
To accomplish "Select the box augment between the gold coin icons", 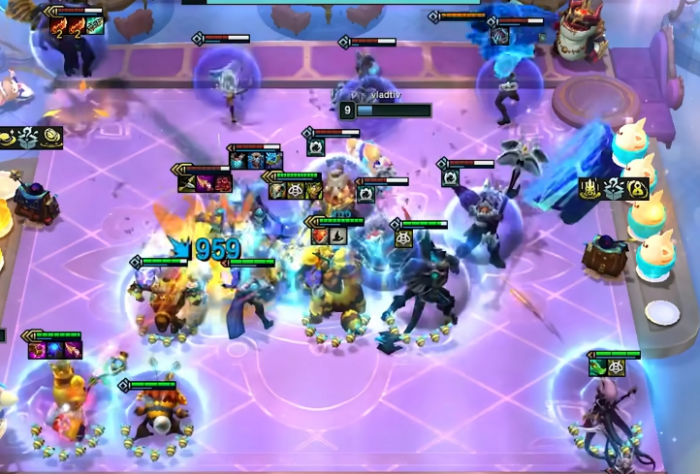I will click(x=28, y=138).
